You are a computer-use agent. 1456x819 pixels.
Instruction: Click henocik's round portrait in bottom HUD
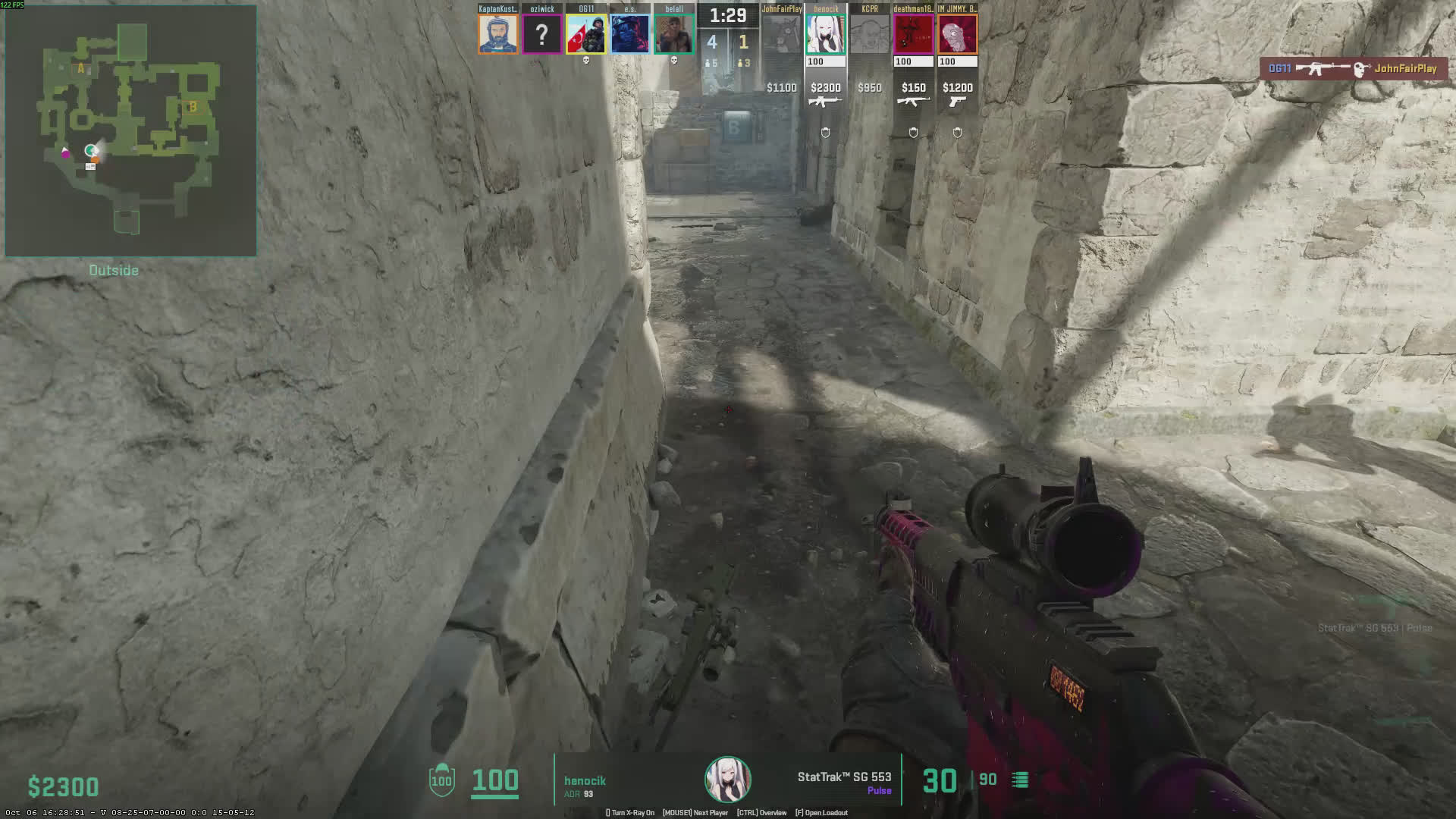coord(728,780)
